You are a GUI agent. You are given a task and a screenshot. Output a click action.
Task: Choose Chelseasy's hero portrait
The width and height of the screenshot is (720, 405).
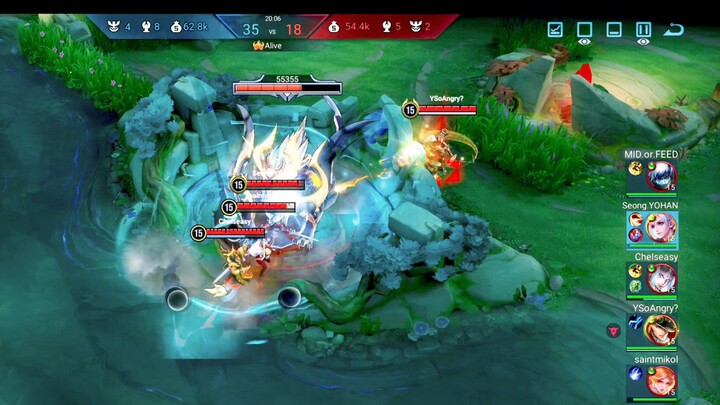(661, 278)
